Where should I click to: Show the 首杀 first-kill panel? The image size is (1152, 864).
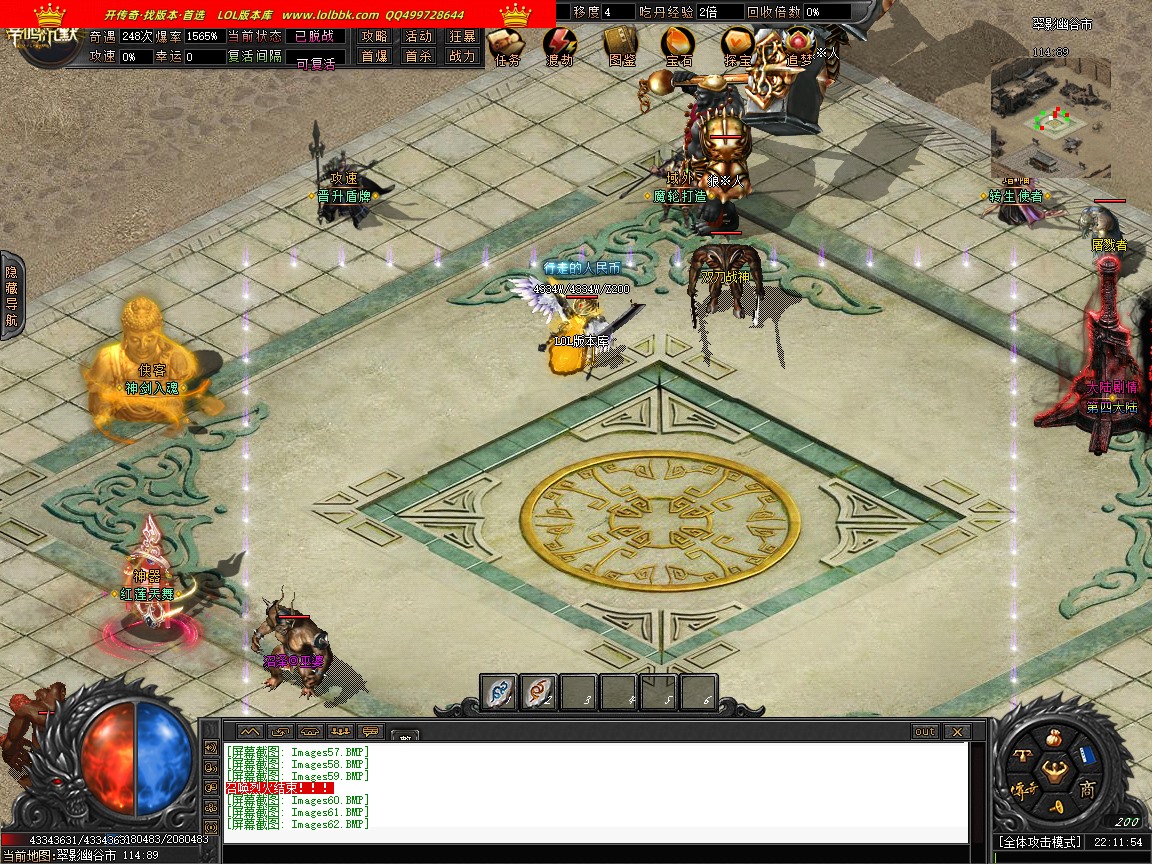pos(418,57)
